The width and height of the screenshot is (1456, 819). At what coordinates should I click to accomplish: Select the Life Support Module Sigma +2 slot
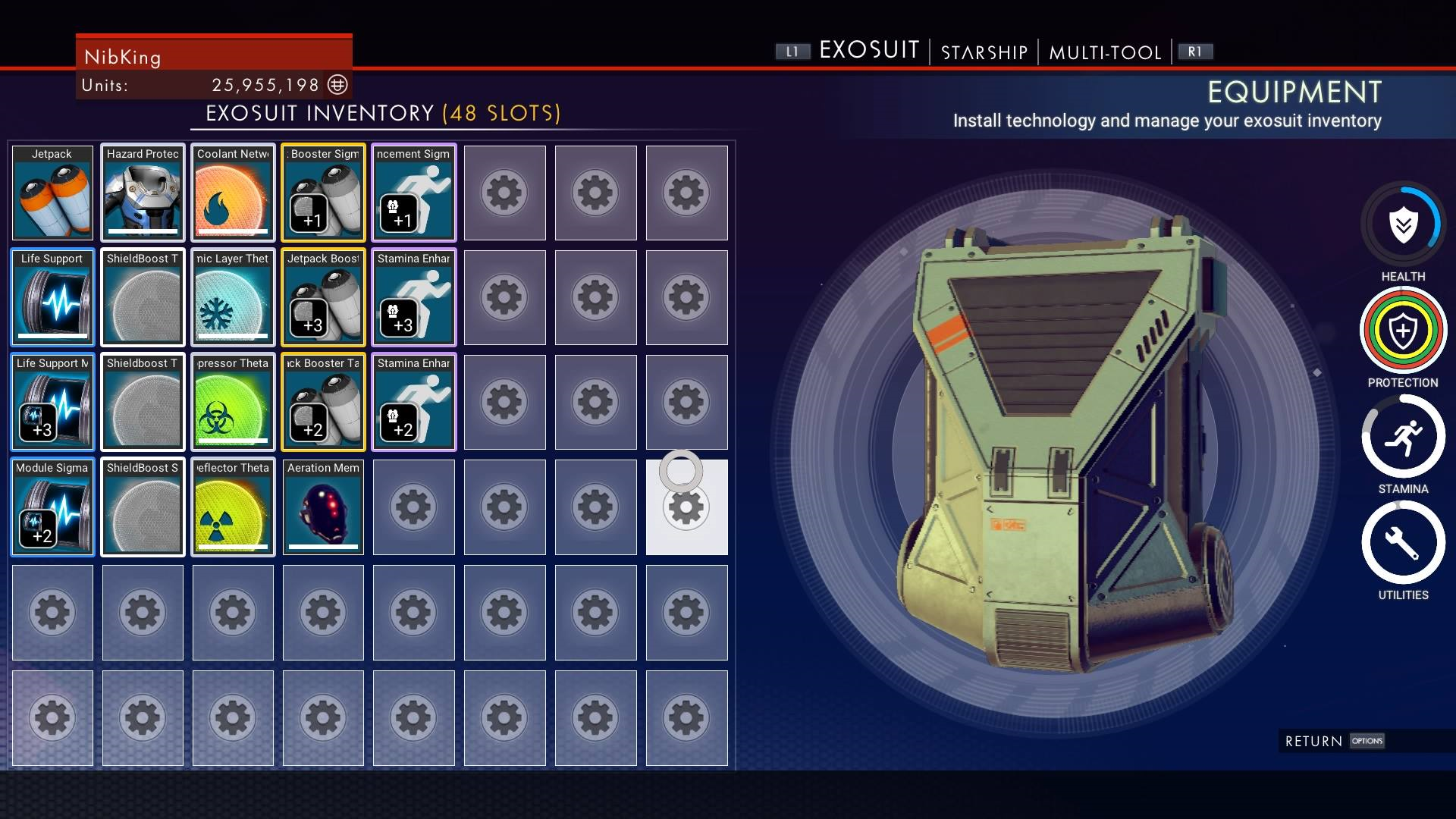click(x=52, y=507)
